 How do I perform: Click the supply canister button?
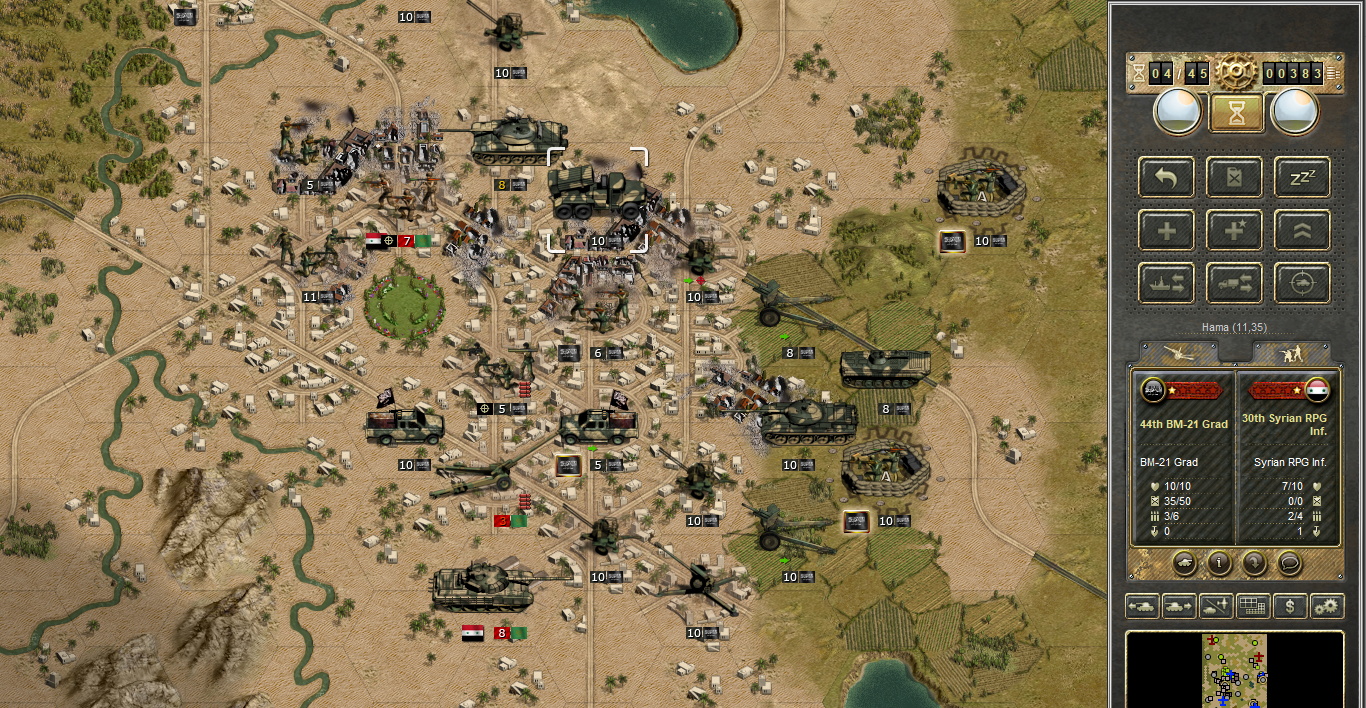tap(1234, 177)
